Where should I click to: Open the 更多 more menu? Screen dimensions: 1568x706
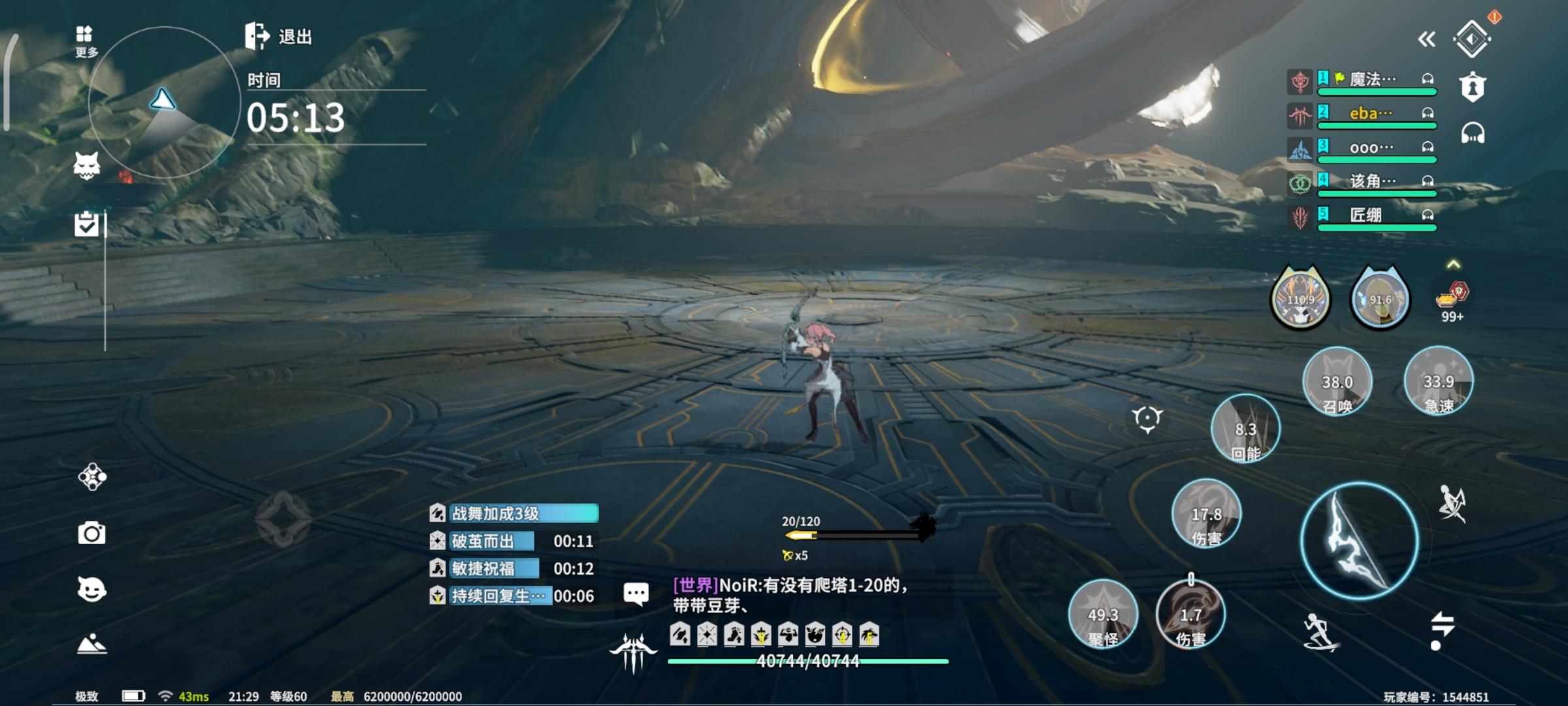pyautogui.click(x=85, y=41)
